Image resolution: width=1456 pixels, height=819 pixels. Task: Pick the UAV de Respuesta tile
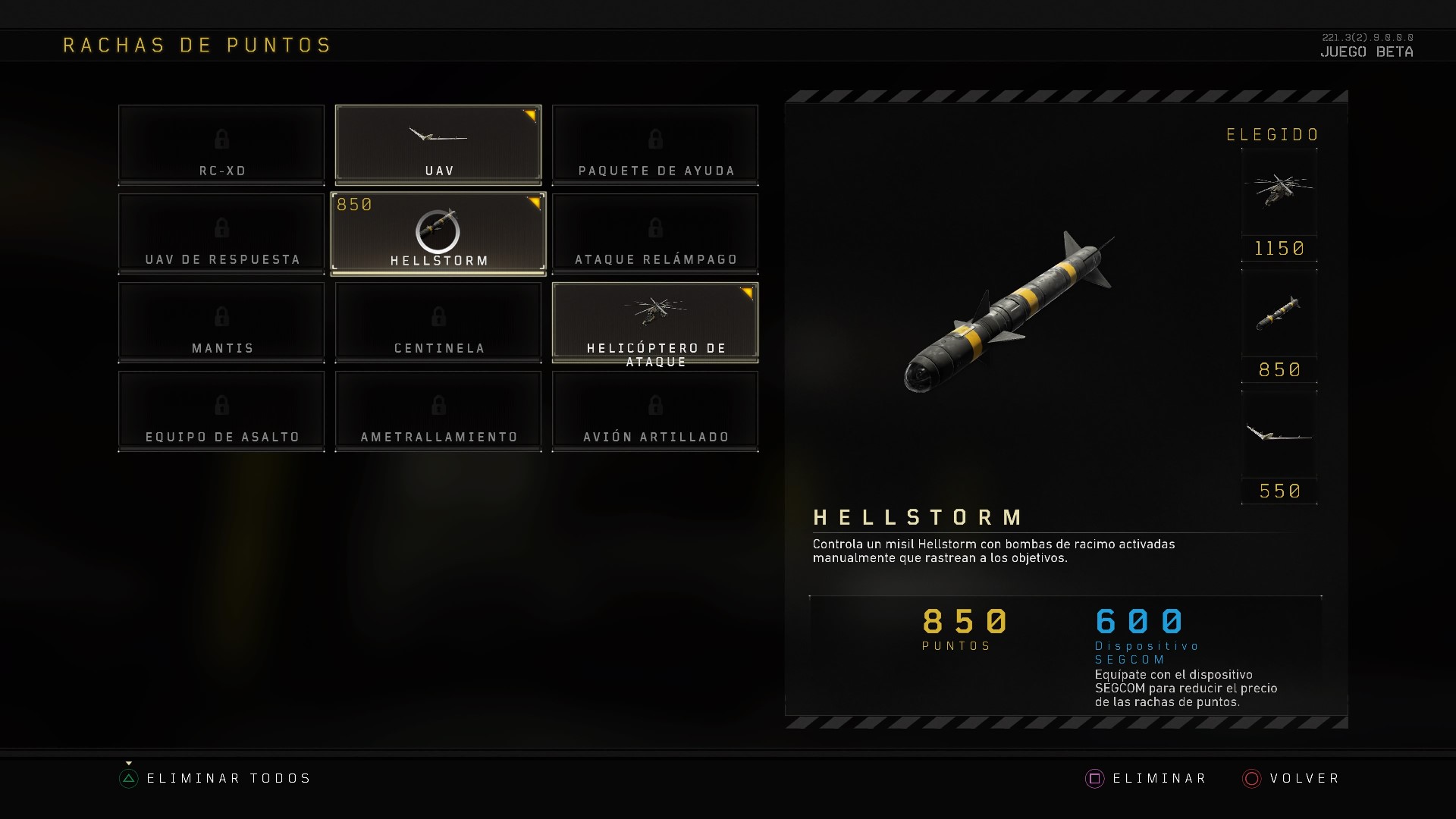(221, 233)
